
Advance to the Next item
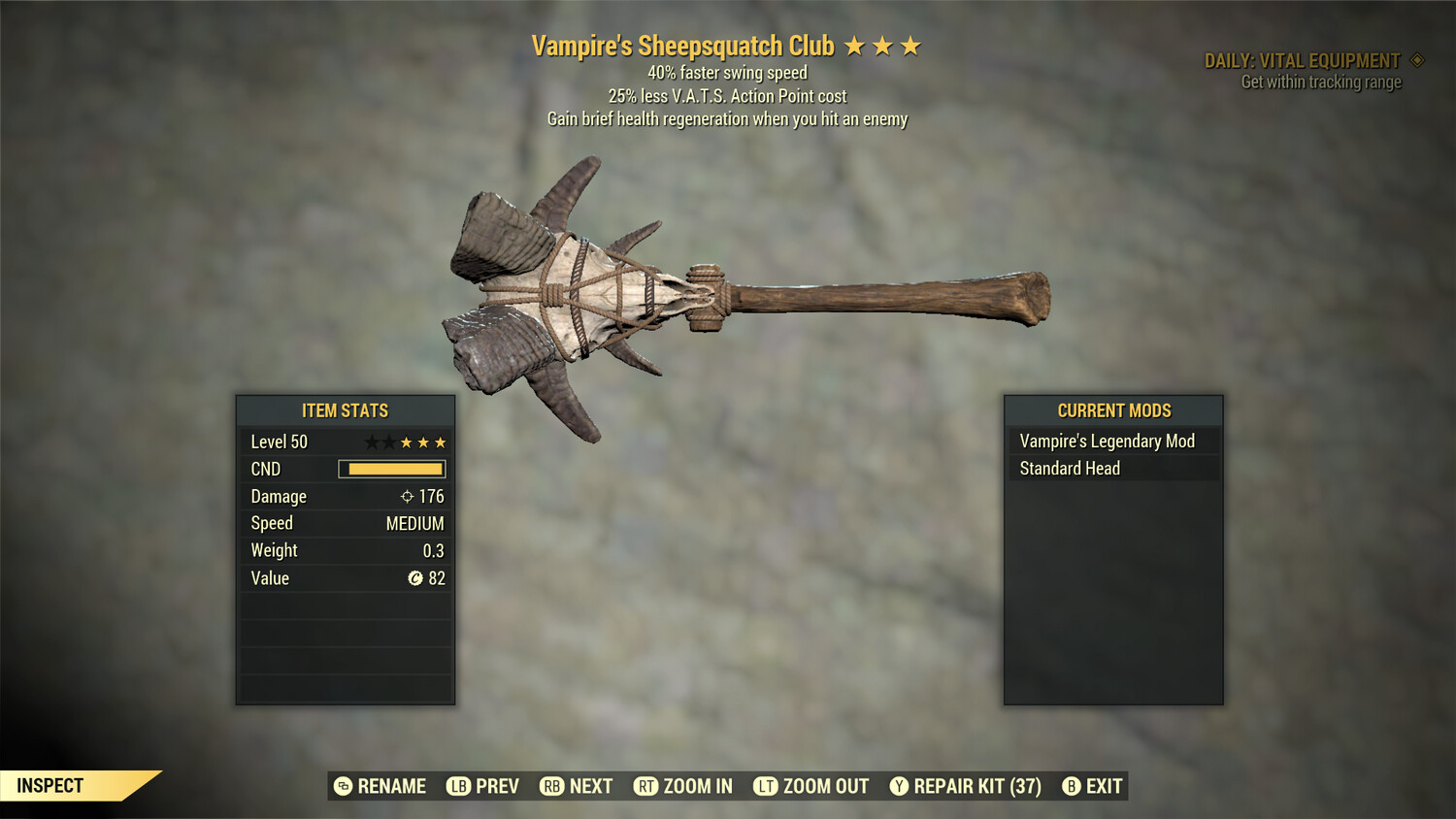[x=577, y=786]
